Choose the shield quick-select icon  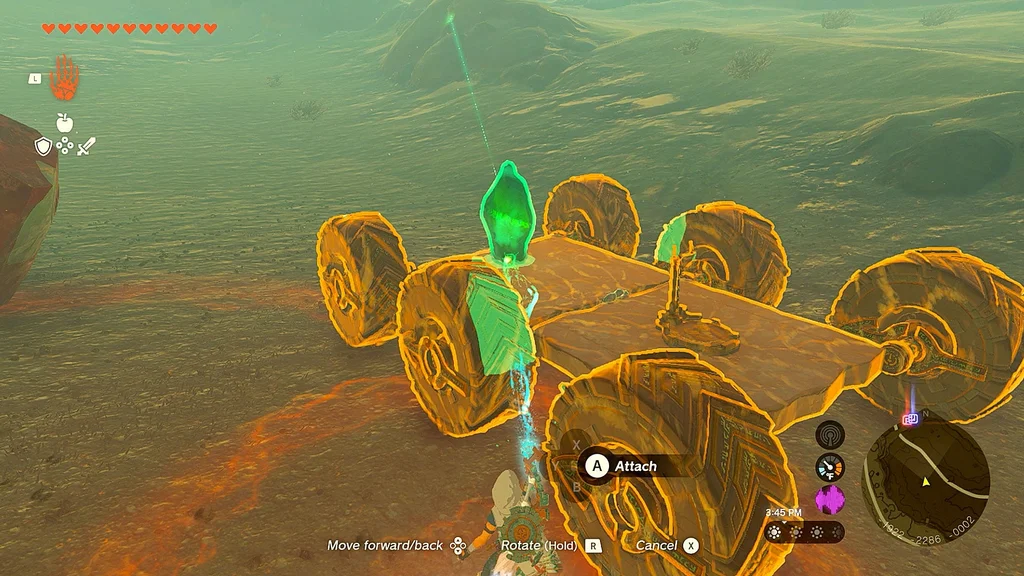(x=43, y=147)
